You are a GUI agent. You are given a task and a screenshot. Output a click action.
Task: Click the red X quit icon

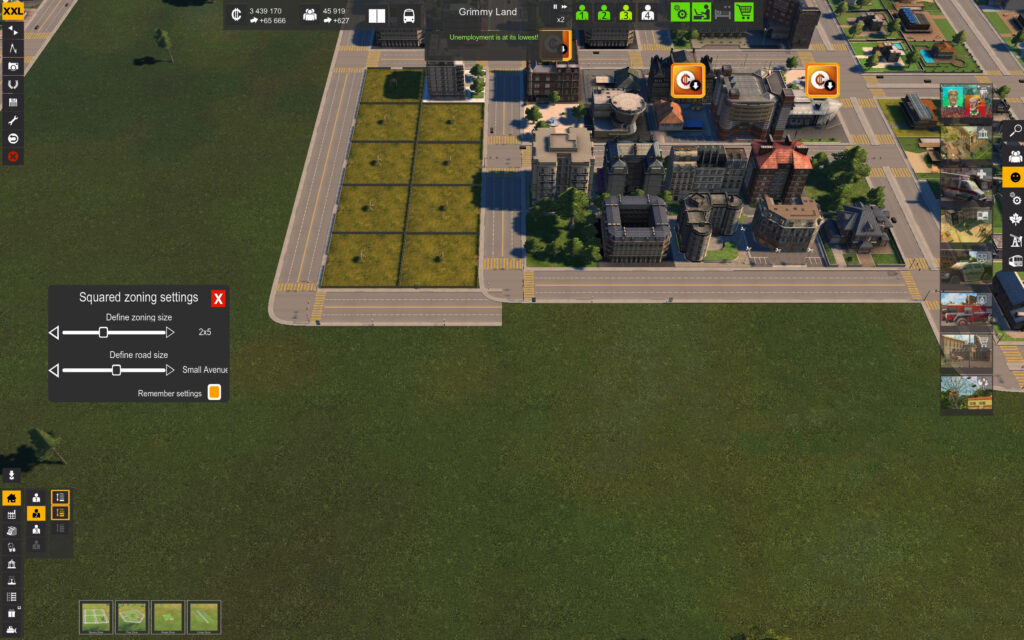tap(13, 156)
